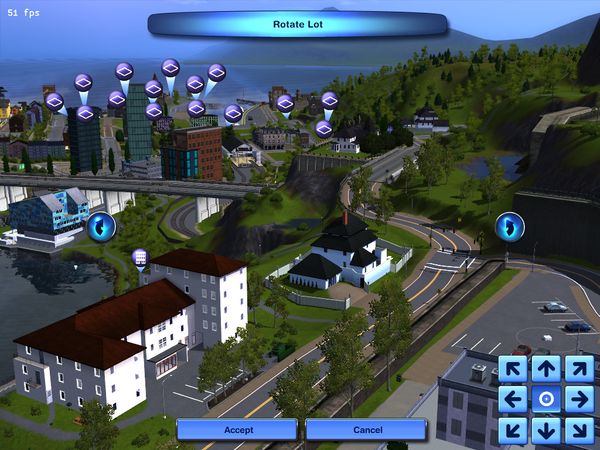Rotate the lot with the right-side round arrow
This screenshot has width=600, height=450.
pos(510,226)
